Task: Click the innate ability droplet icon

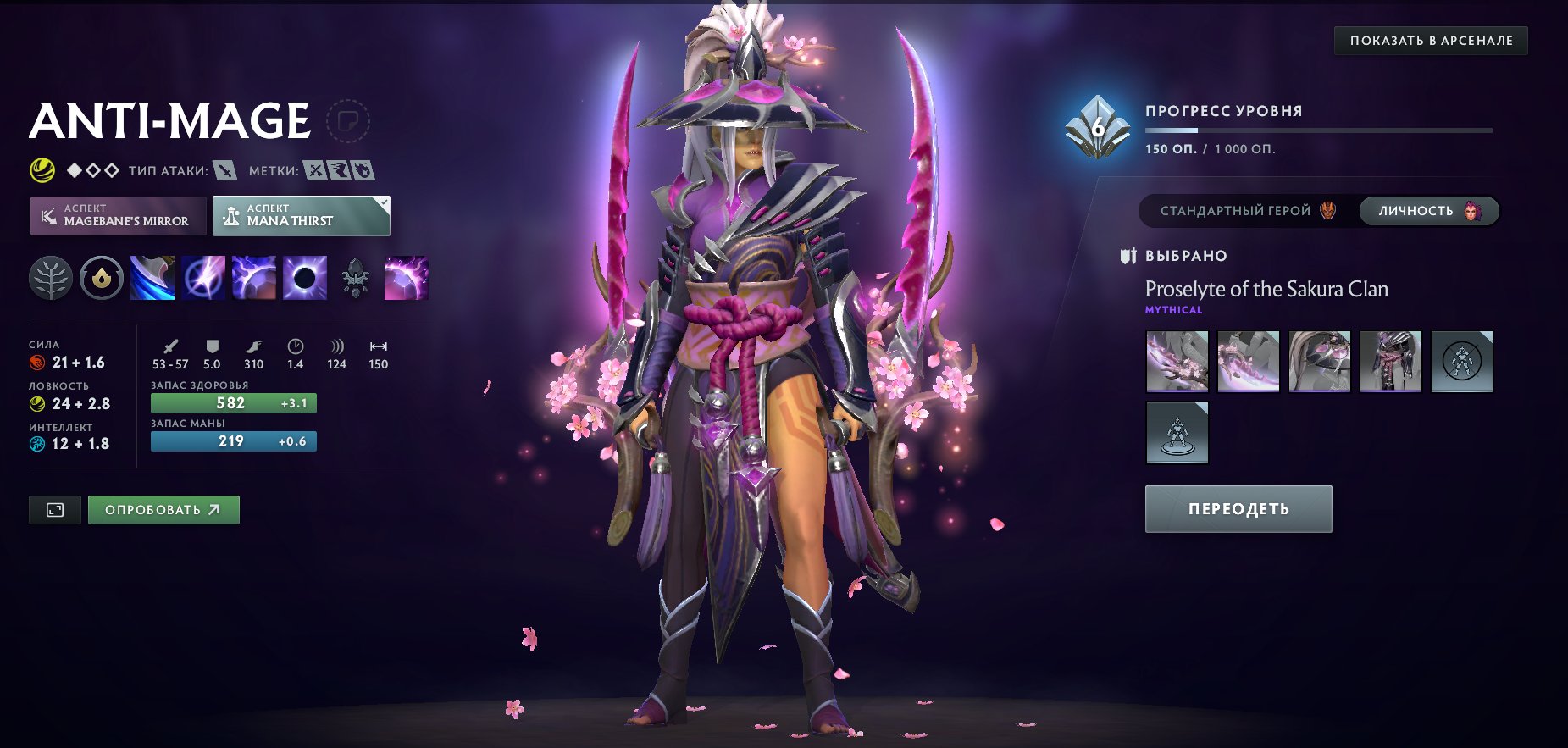Action: (x=100, y=278)
